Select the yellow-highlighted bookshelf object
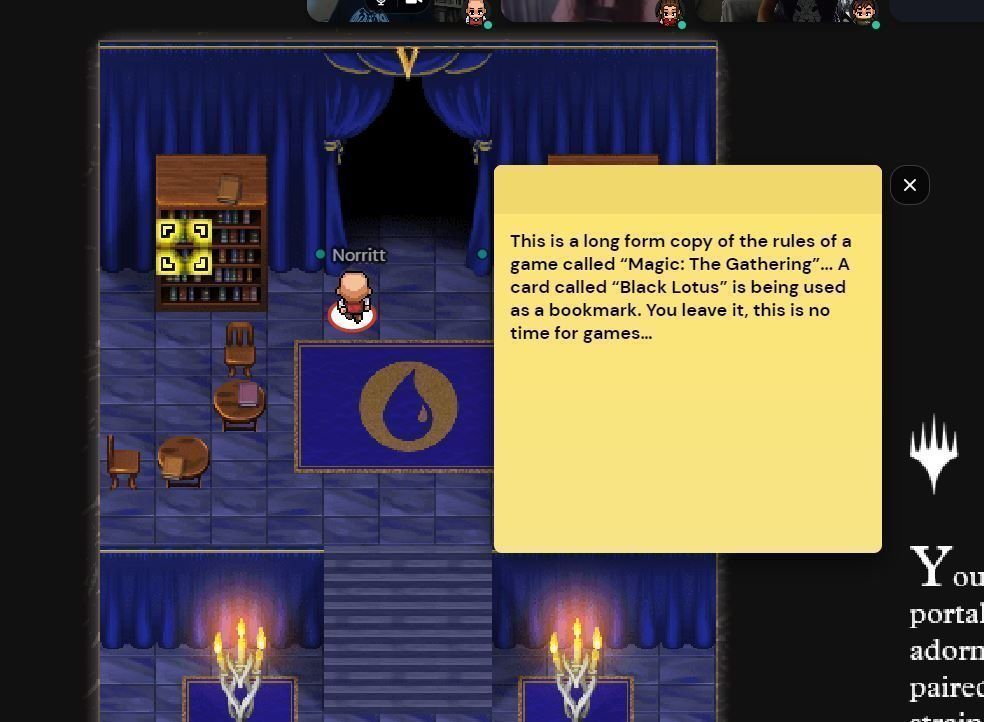The width and height of the screenshot is (984, 722). [x=184, y=247]
